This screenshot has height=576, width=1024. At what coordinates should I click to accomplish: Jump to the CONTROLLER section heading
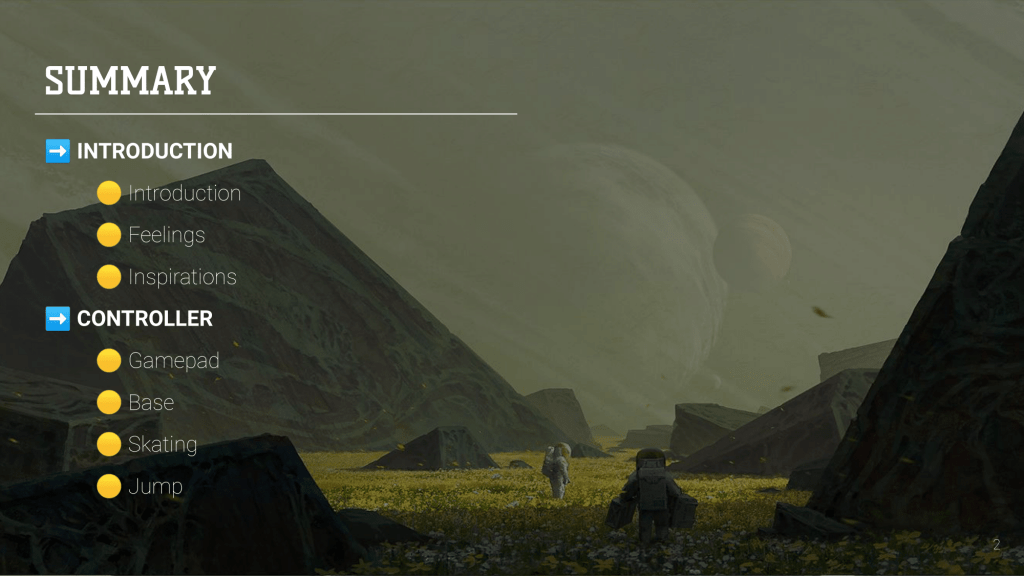click(x=144, y=319)
